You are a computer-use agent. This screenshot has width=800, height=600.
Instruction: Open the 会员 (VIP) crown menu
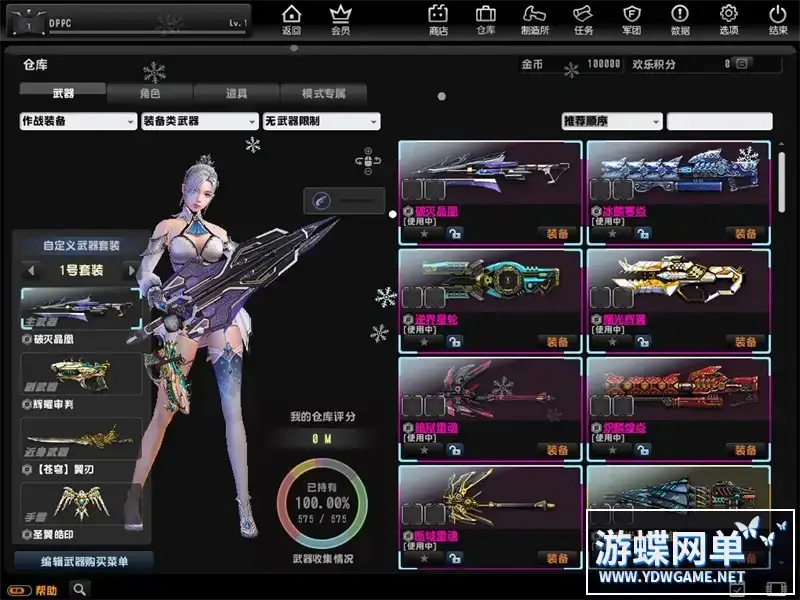(x=341, y=19)
